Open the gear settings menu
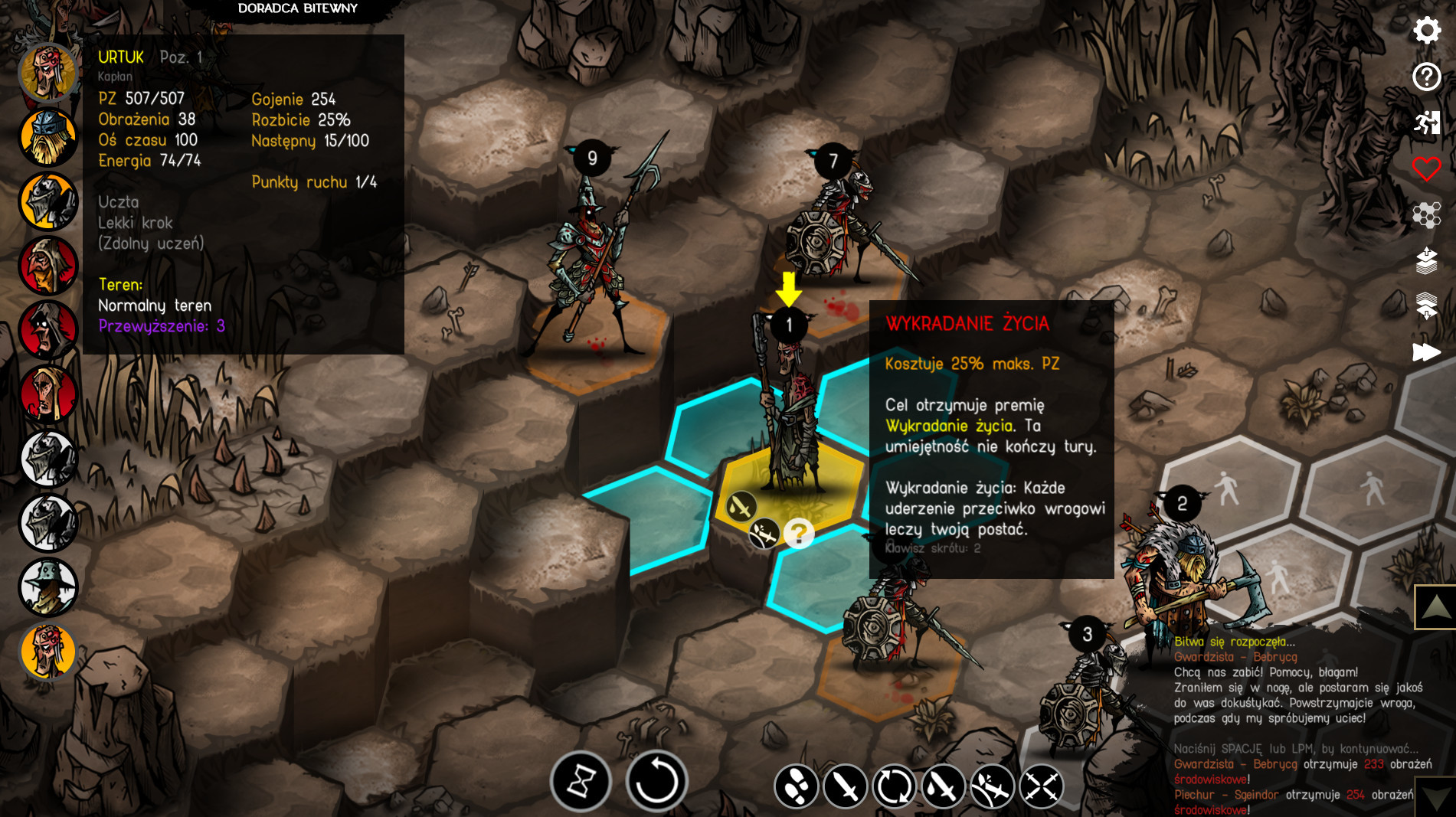1456x817 pixels. point(1426,31)
